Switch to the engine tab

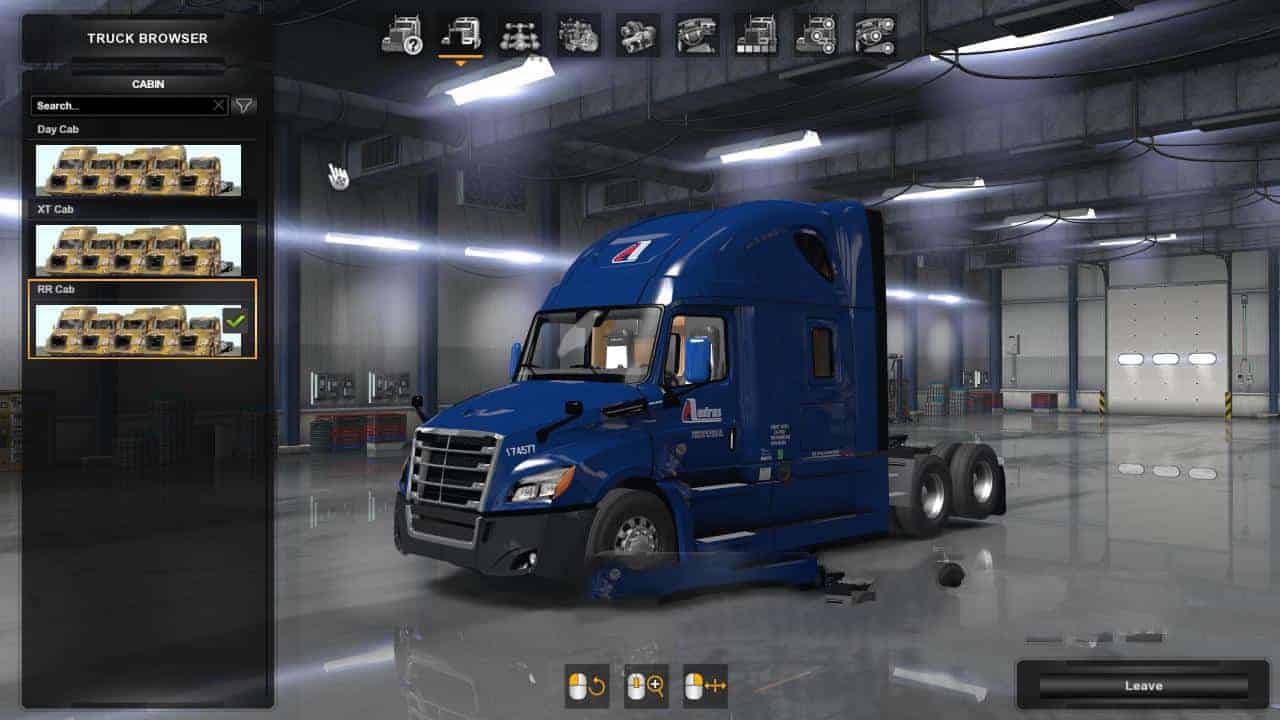(x=579, y=35)
